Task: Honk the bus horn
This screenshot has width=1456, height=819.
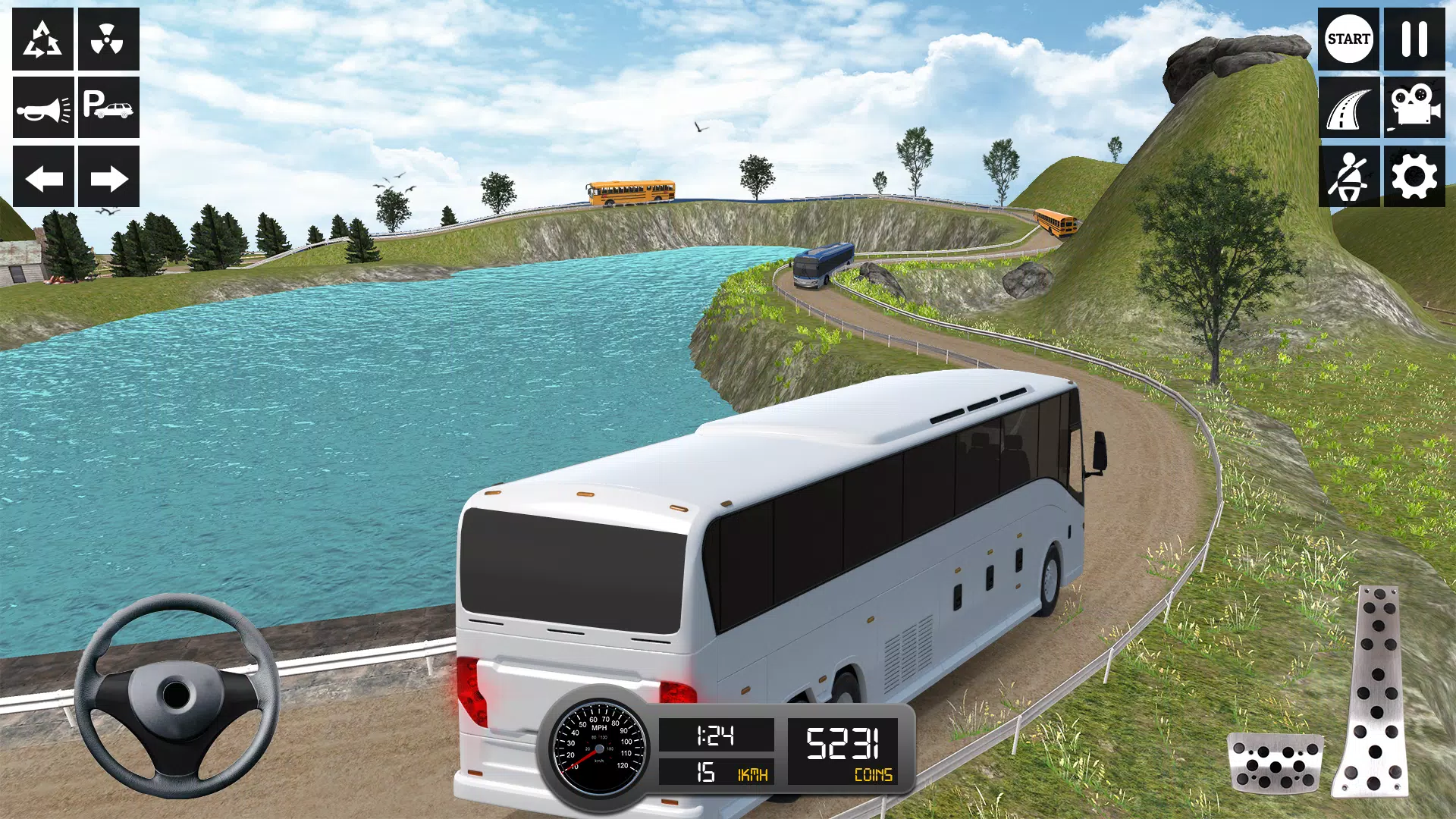Action: click(x=42, y=108)
